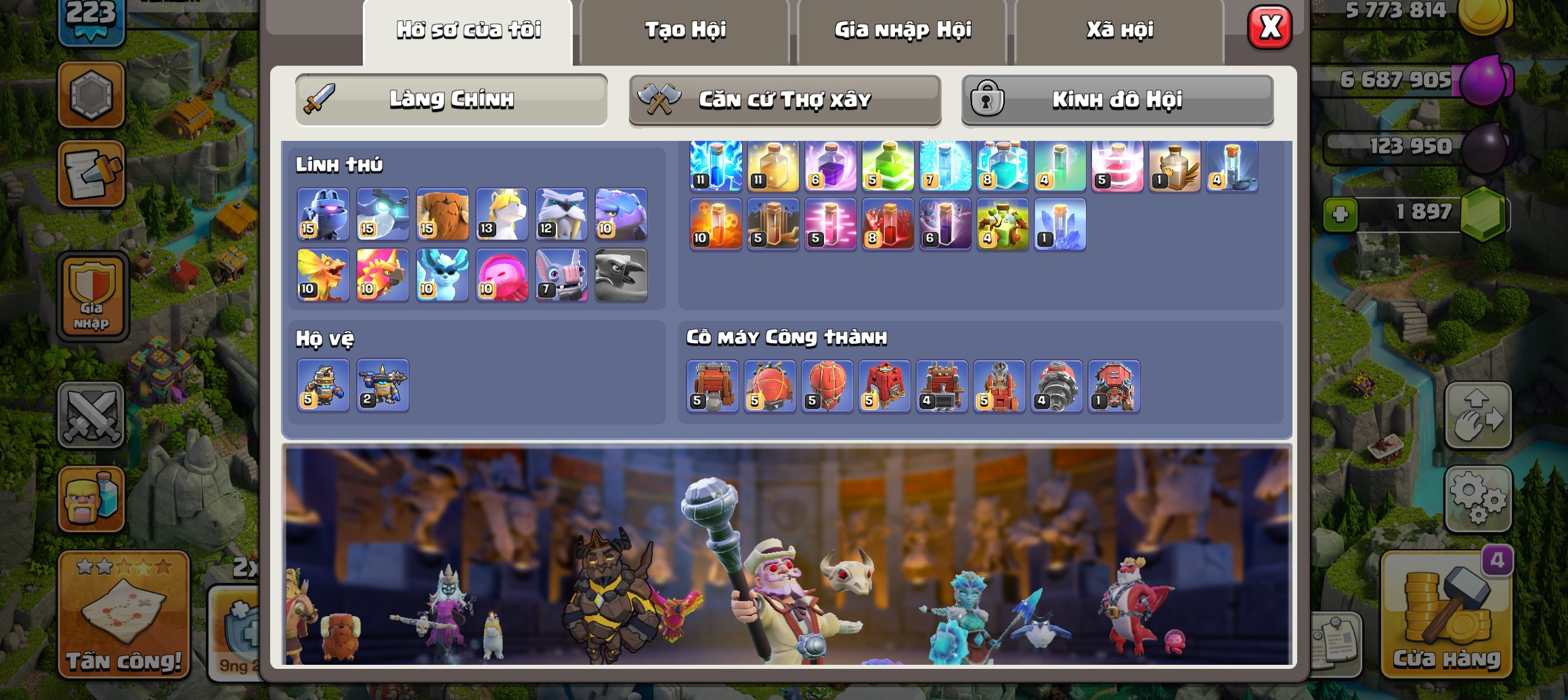Select the Xã hội tab
Viewport: 1568px width, 700px height.
[x=1120, y=30]
